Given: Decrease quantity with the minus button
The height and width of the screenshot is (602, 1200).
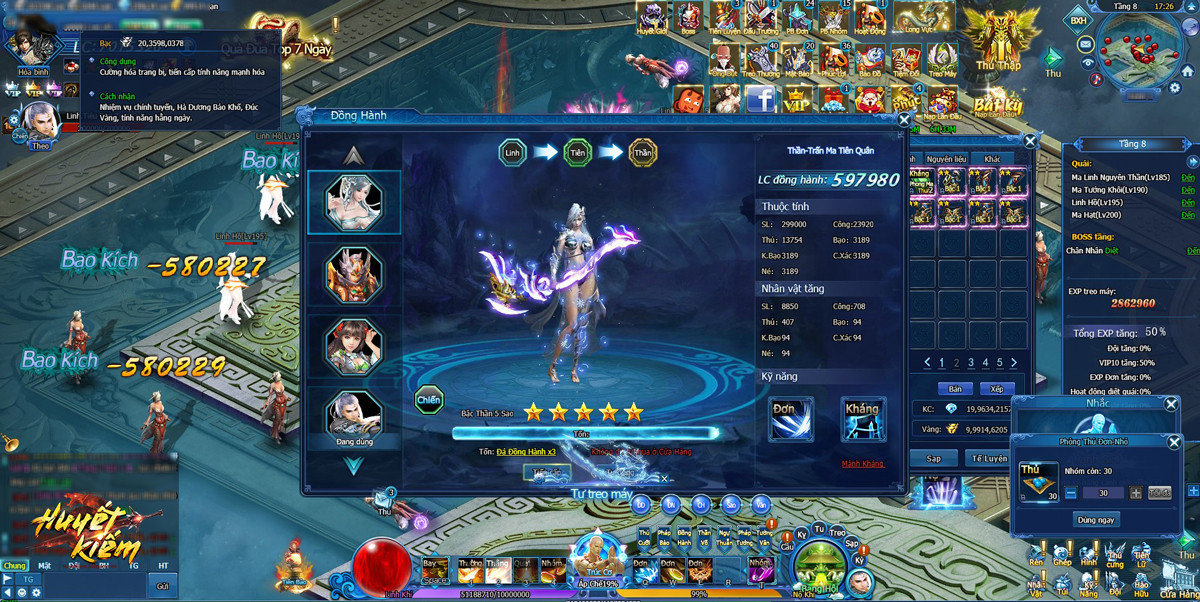Looking at the screenshot, I should [x=1071, y=493].
